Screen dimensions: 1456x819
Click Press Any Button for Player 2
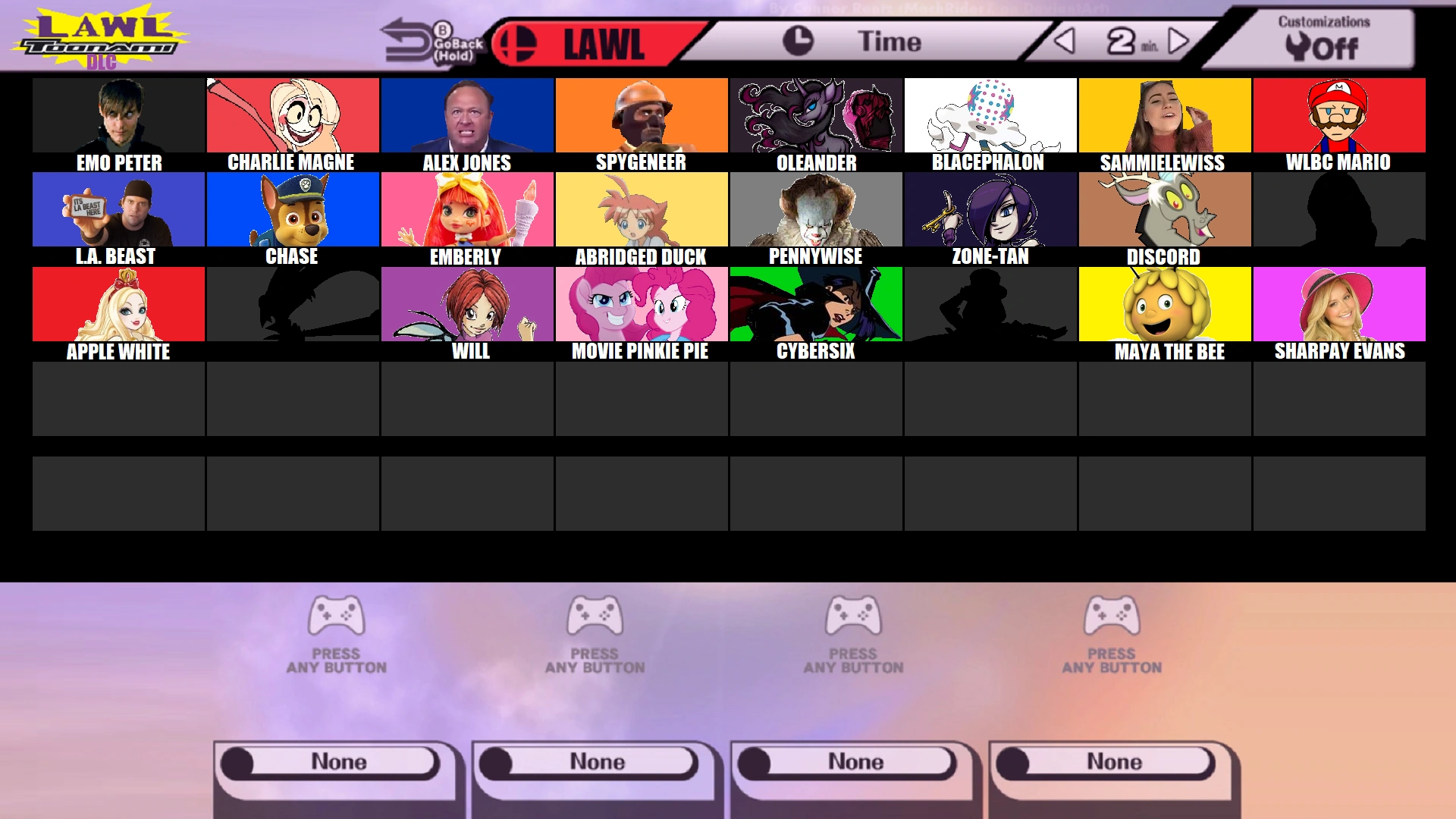596,660
